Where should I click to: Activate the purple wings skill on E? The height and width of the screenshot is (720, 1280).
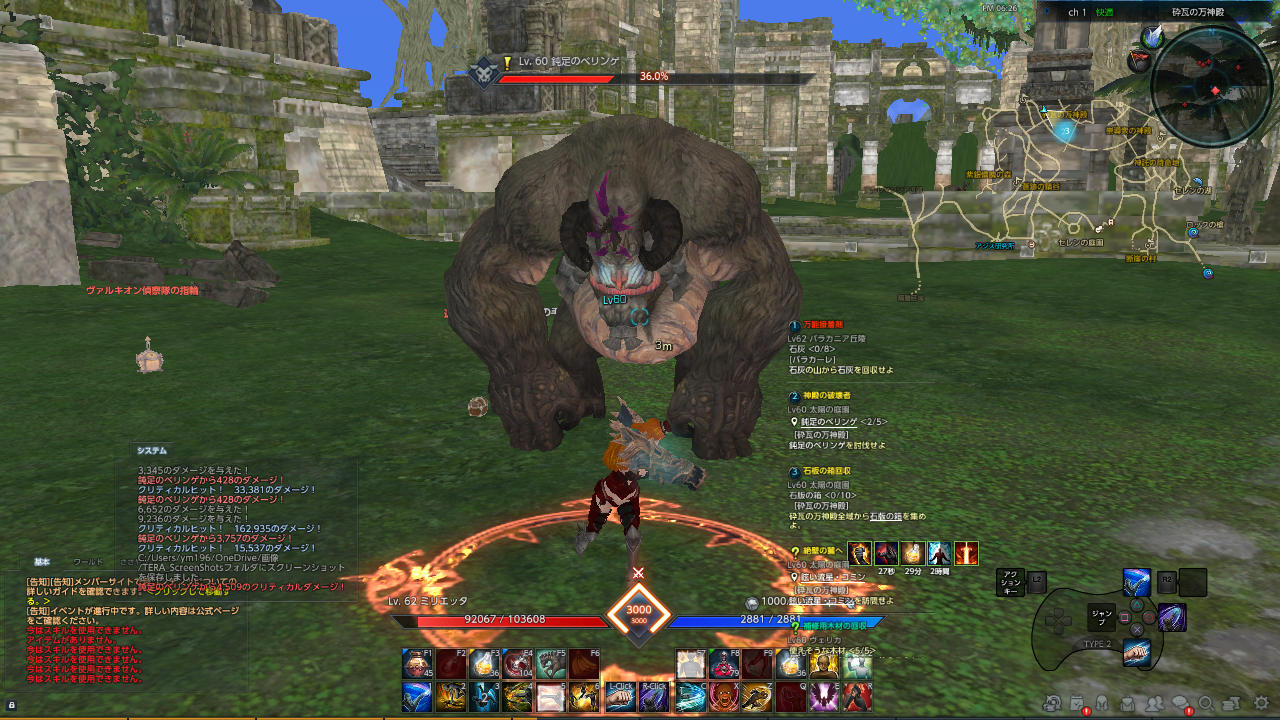click(x=825, y=697)
